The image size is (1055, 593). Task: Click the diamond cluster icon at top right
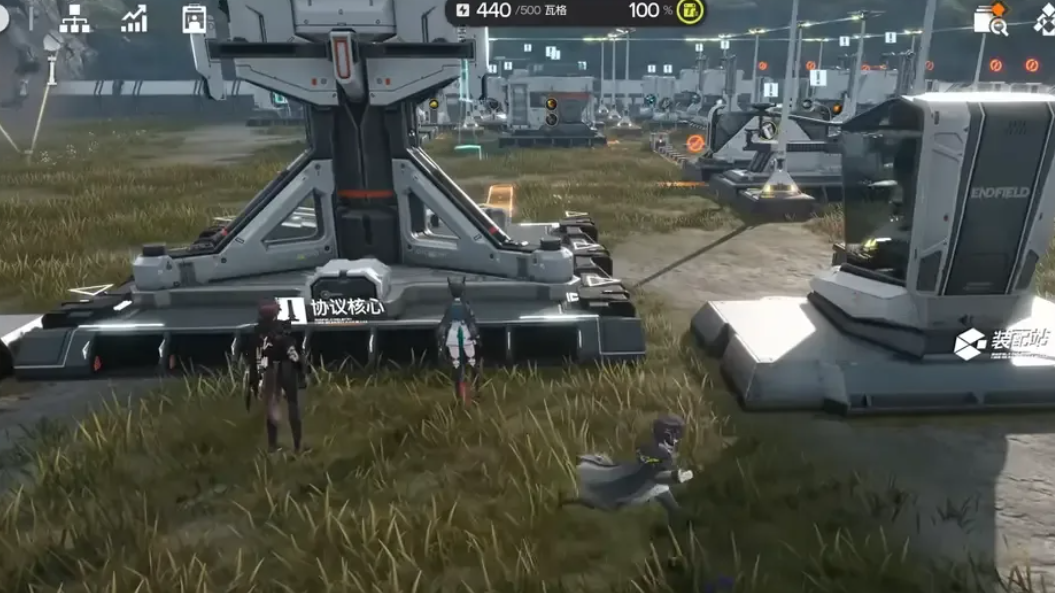[1045, 19]
